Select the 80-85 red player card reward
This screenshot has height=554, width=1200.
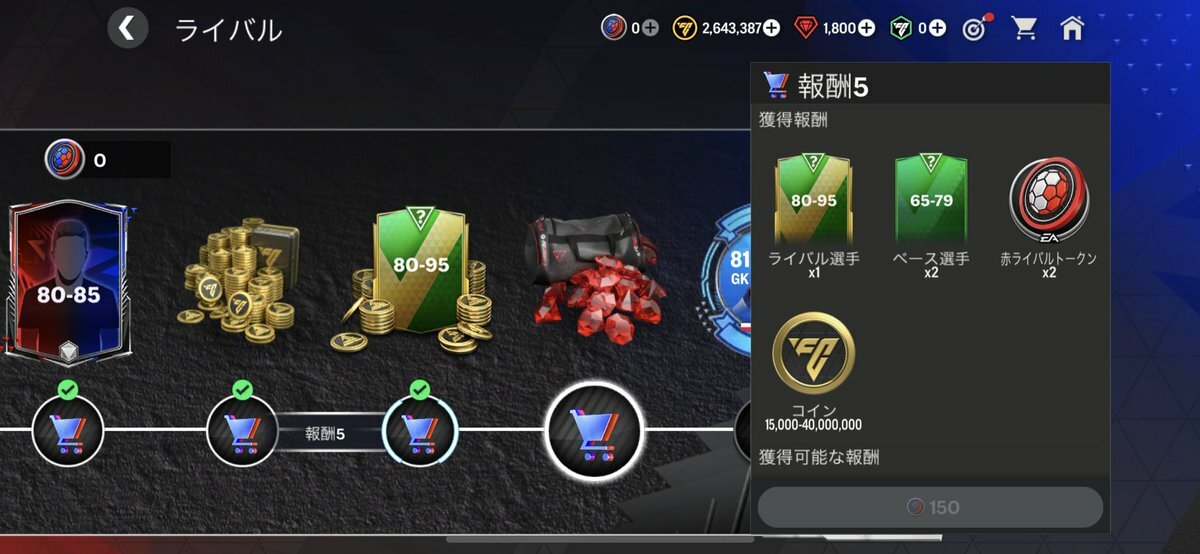(x=67, y=282)
